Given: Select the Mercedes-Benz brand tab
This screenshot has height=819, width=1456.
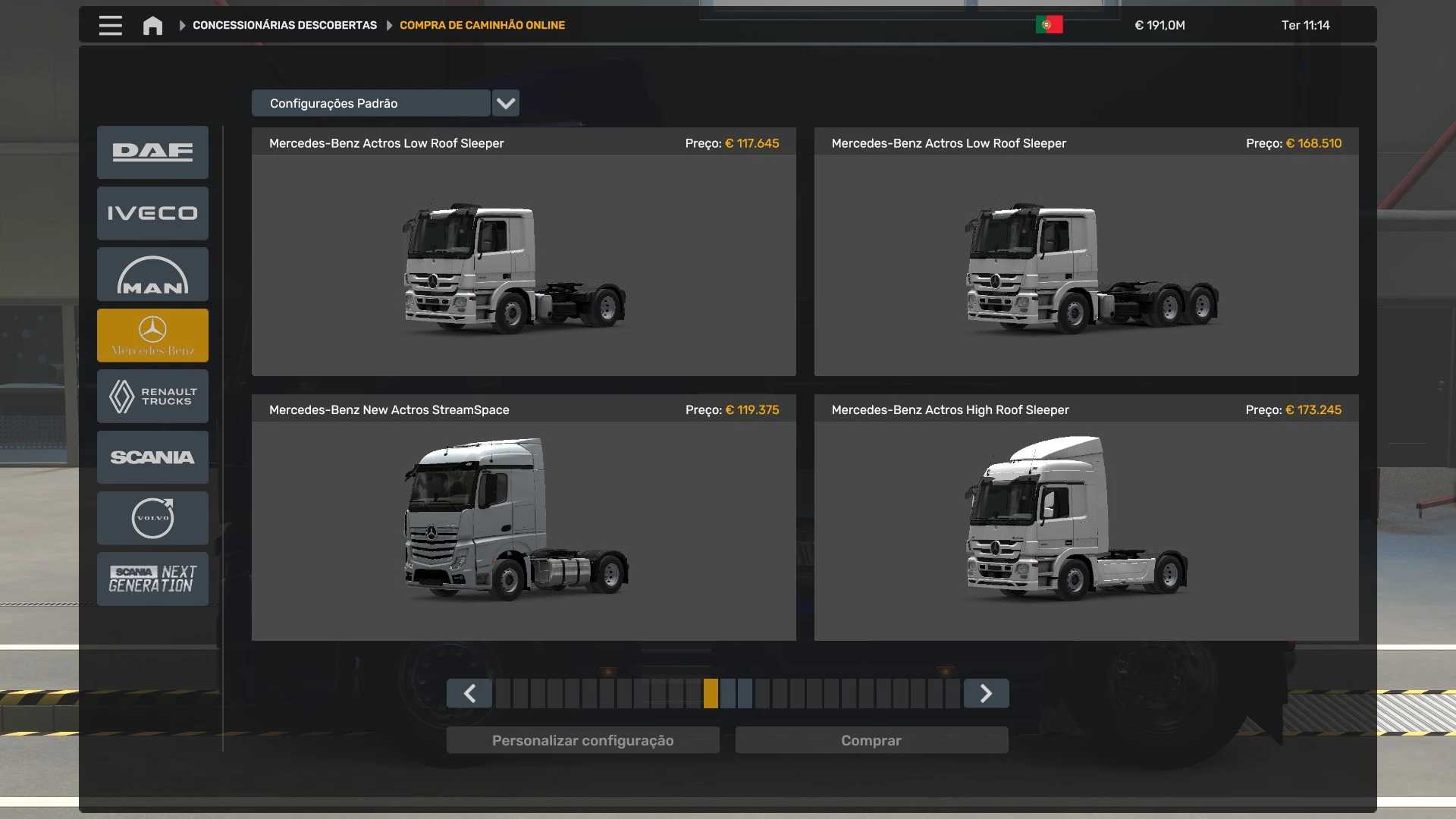Looking at the screenshot, I should click(152, 335).
